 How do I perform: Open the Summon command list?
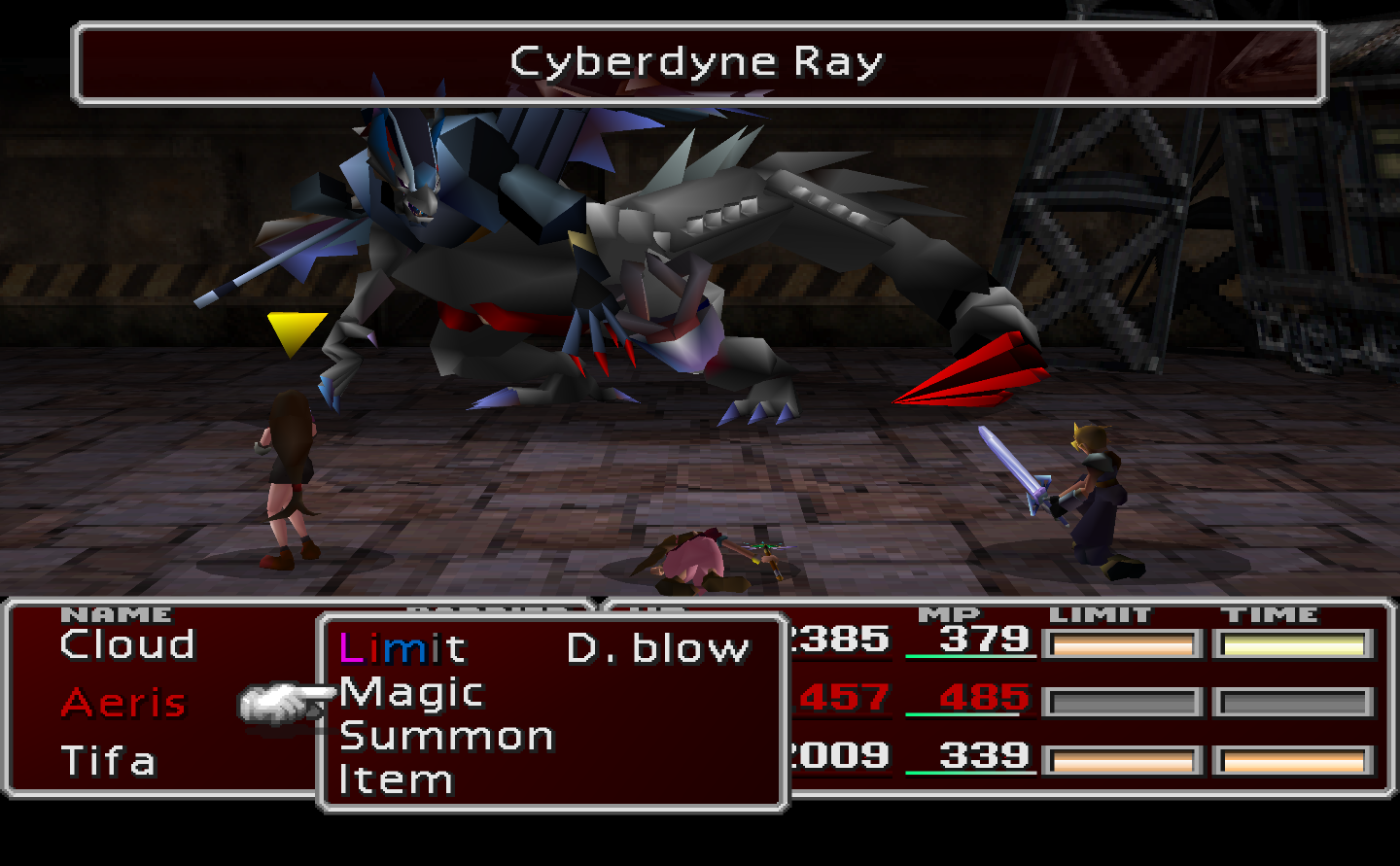click(x=445, y=735)
